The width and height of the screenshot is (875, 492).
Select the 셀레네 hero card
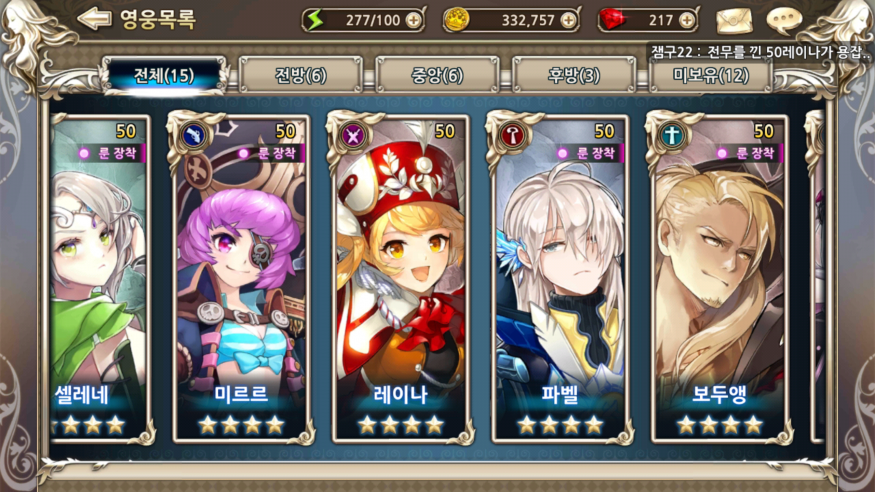pyautogui.click(x=98, y=278)
